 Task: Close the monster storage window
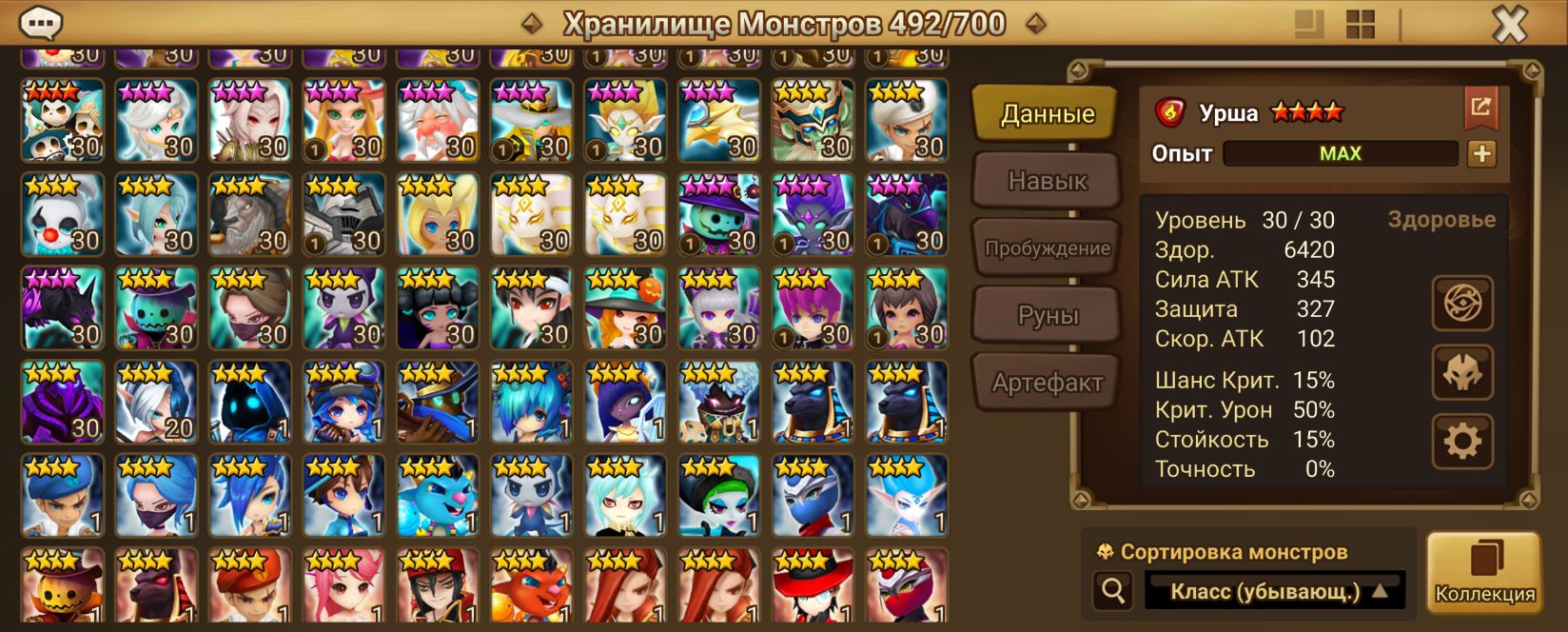click(x=1509, y=24)
